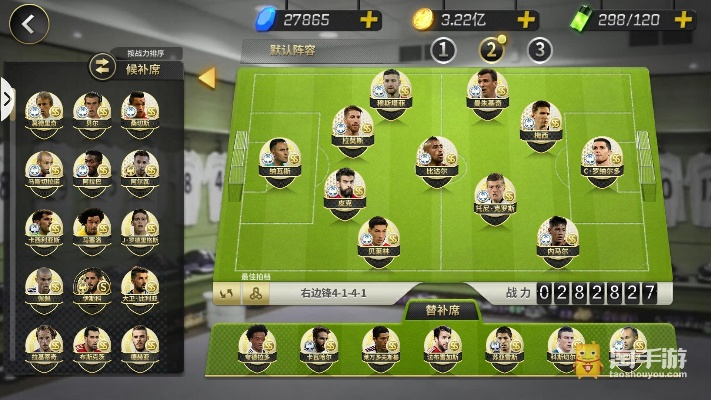This screenshot has height=400, width=711.
Task: Go back with the arrow button
Action: pos(31,24)
